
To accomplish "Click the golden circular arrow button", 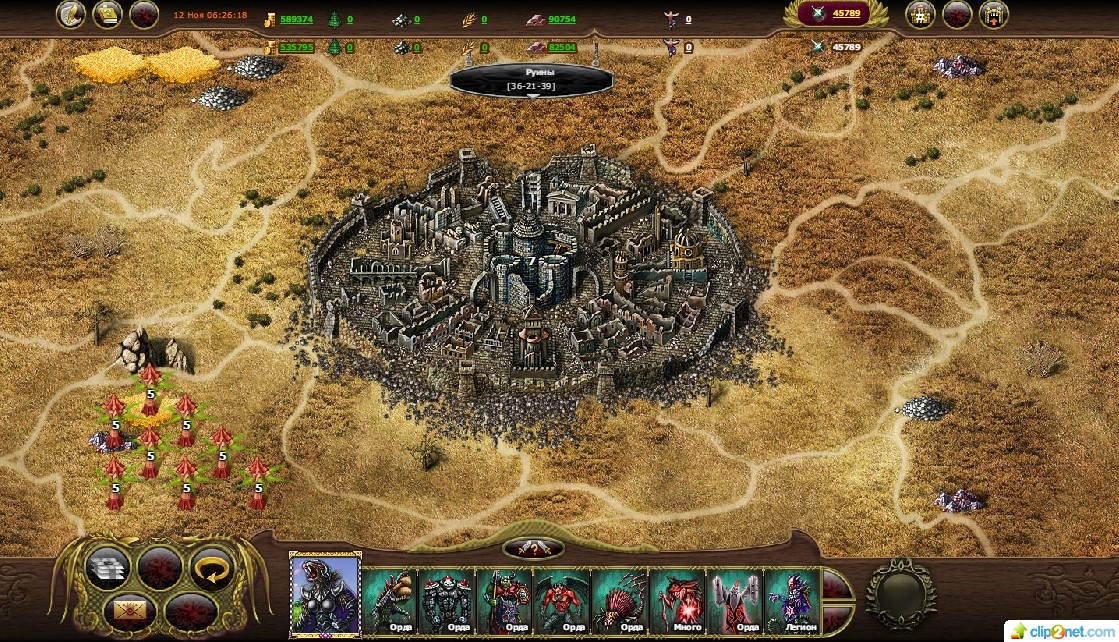I will [210, 568].
